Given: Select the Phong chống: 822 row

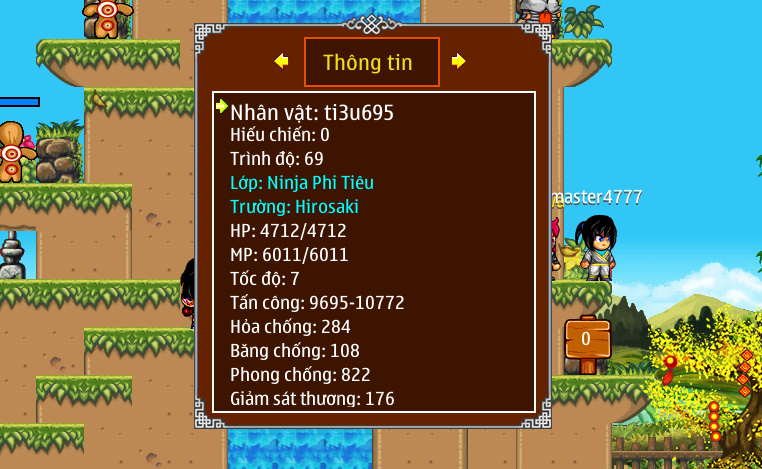Looking at the screenshot, I should point(300,375).
